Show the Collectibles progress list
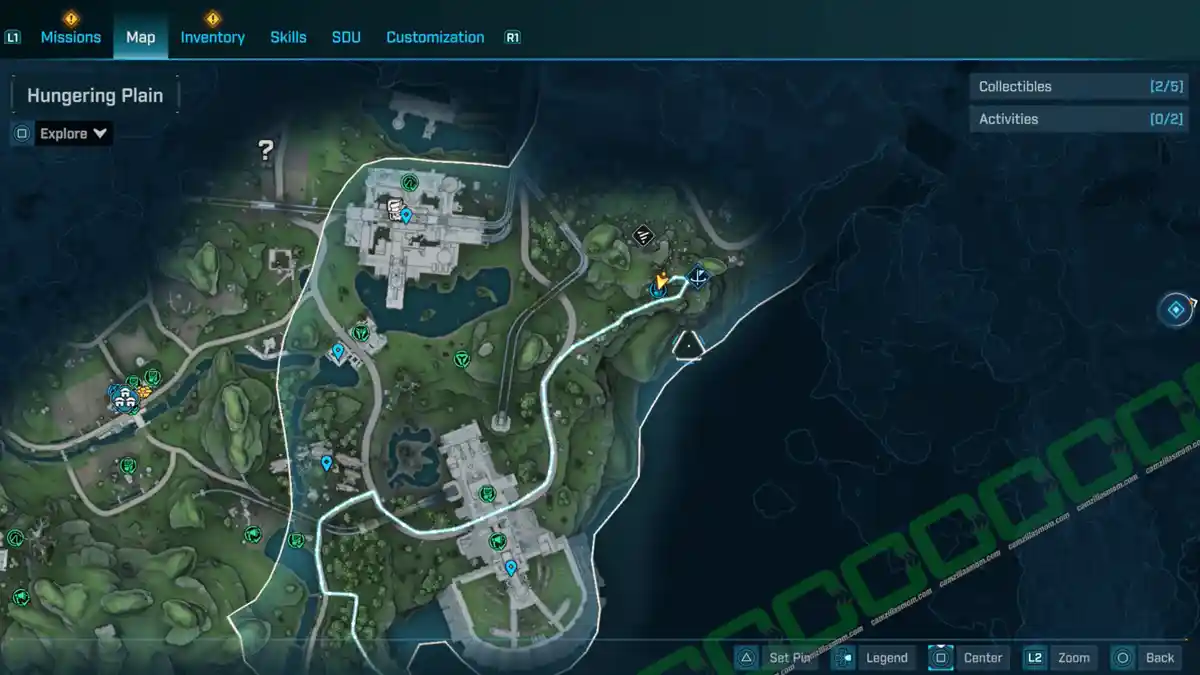The height and width of the screenshot is (675, 1200). pyautogui.click(x=1063, y=87)
